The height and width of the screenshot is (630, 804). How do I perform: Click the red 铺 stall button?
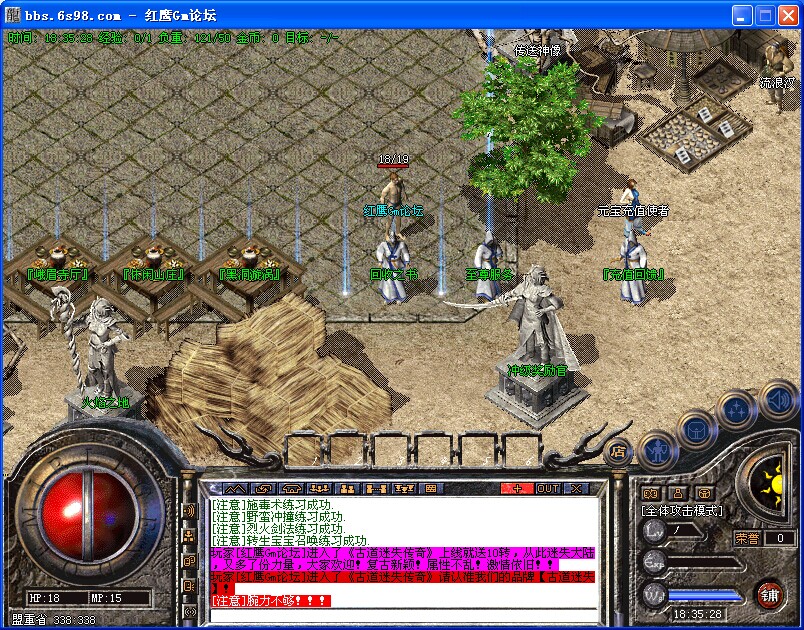[769, 594]
